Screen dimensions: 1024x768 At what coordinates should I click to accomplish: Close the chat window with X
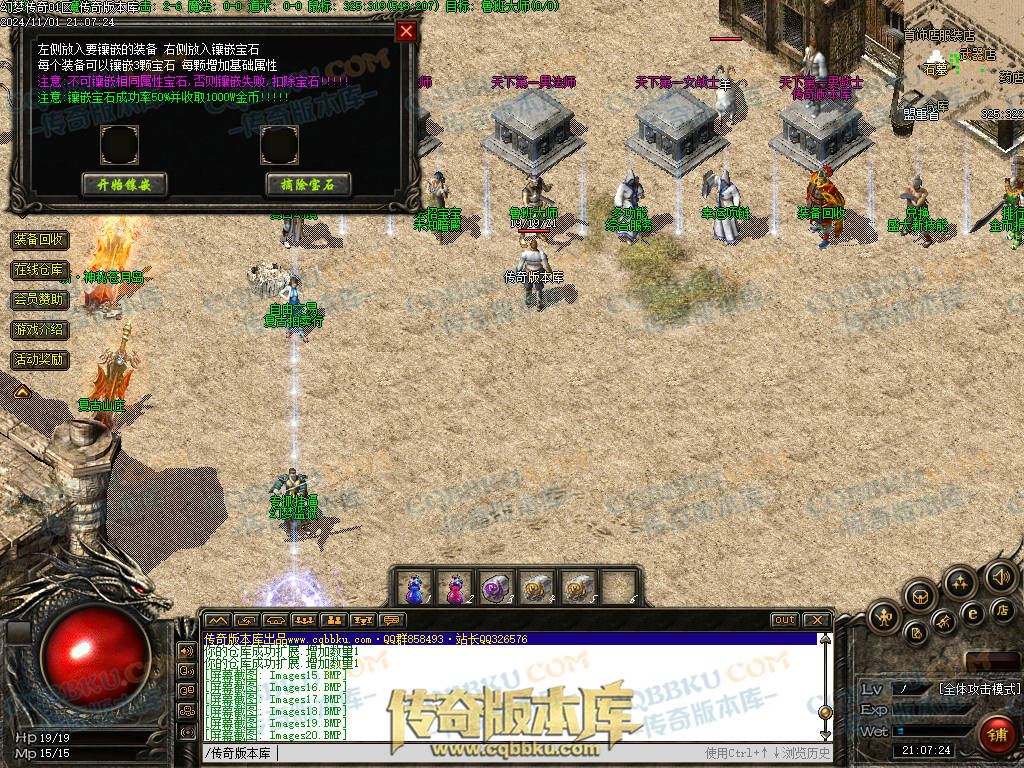816,620
